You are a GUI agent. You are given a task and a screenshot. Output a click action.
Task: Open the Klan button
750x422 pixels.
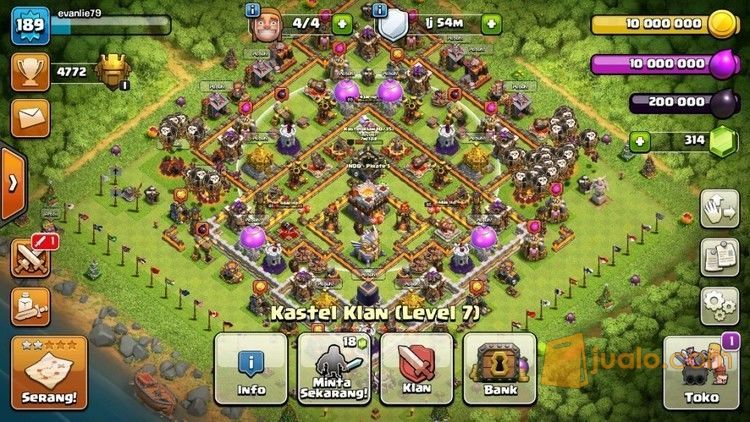click(x=416, y=367)
